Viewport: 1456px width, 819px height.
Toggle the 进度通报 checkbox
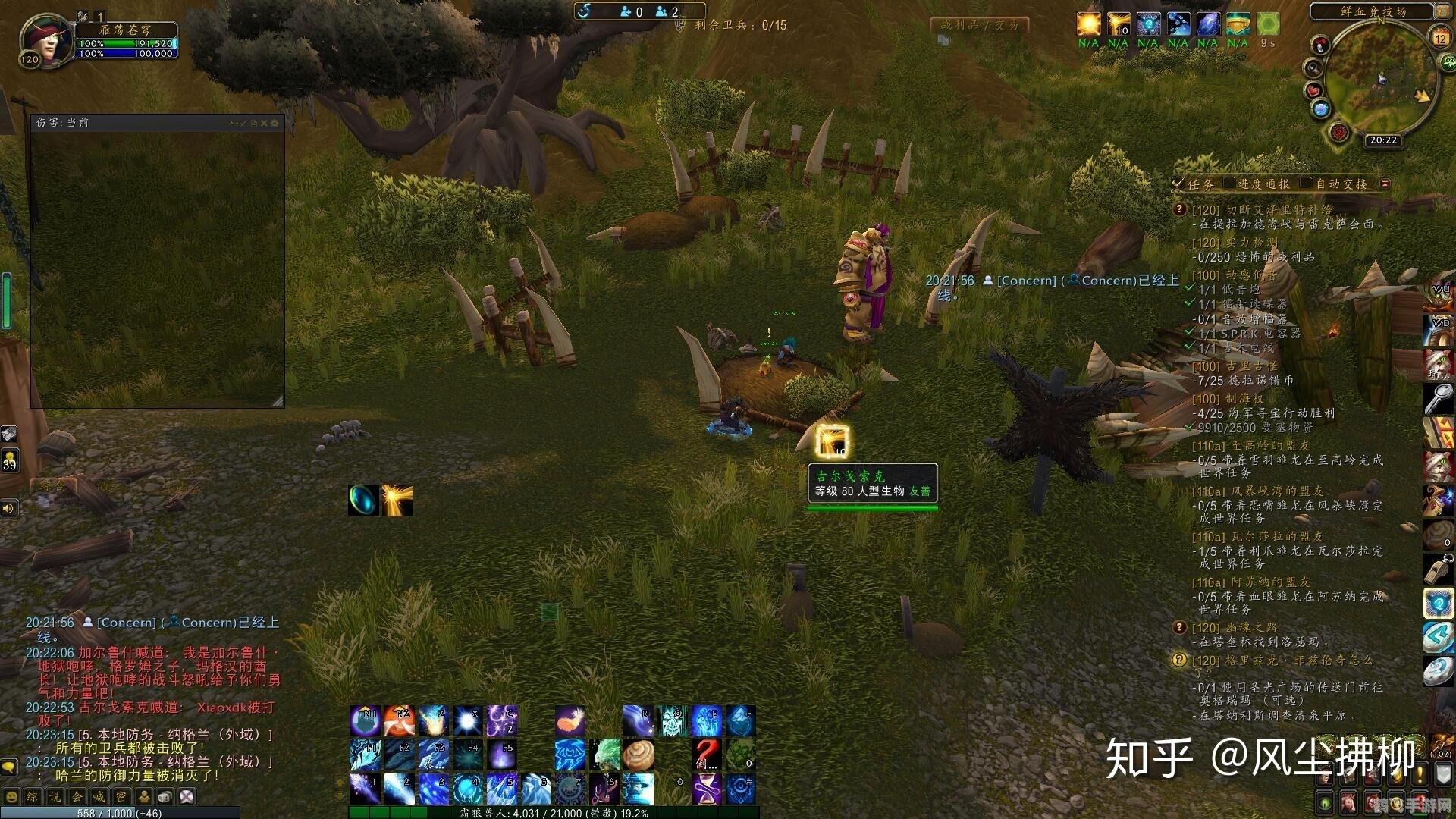pos(1229,184)
